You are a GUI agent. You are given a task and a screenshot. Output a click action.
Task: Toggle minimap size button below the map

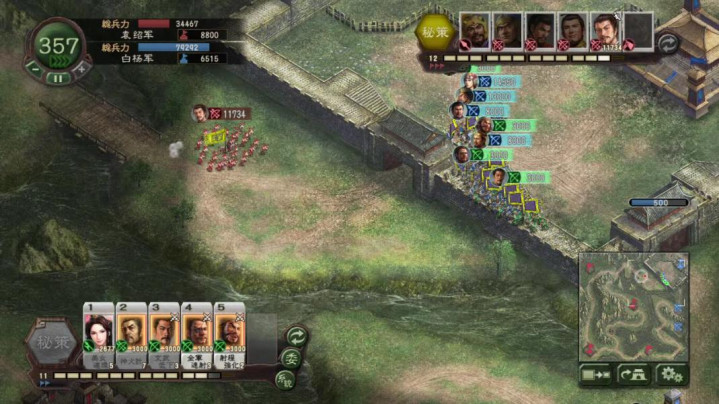pyautogui.click(x=597, y=374)
